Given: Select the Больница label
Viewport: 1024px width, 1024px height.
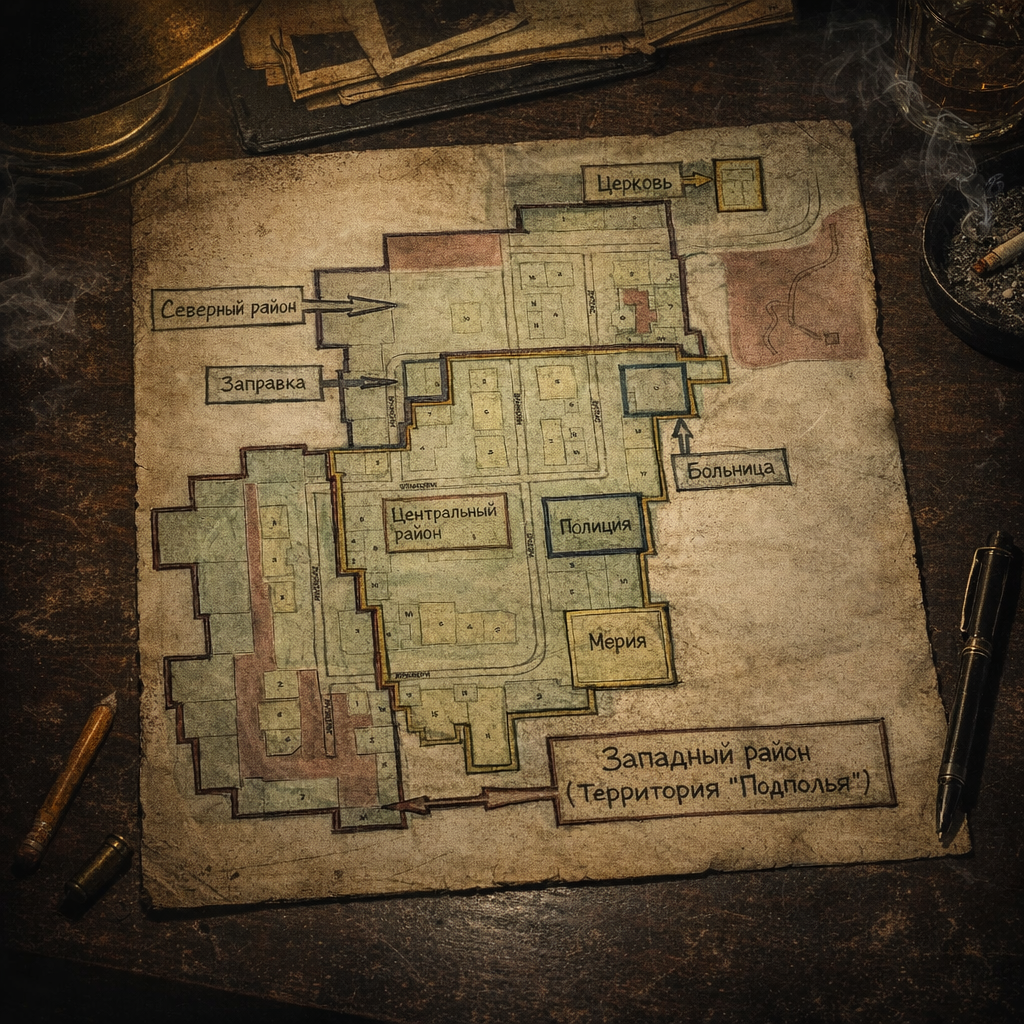Looking at the screenshot, I should click(731, 468).
